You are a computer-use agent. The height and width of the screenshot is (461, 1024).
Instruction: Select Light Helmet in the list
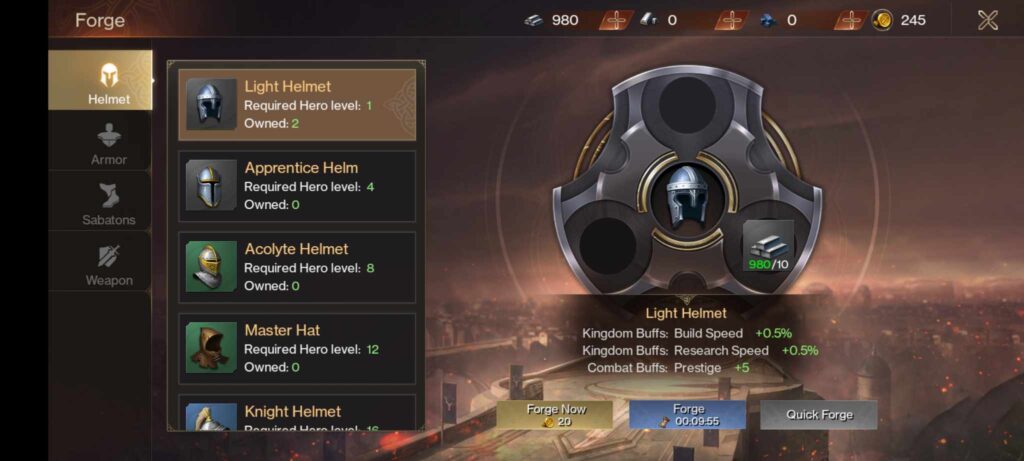click(296, 104)
